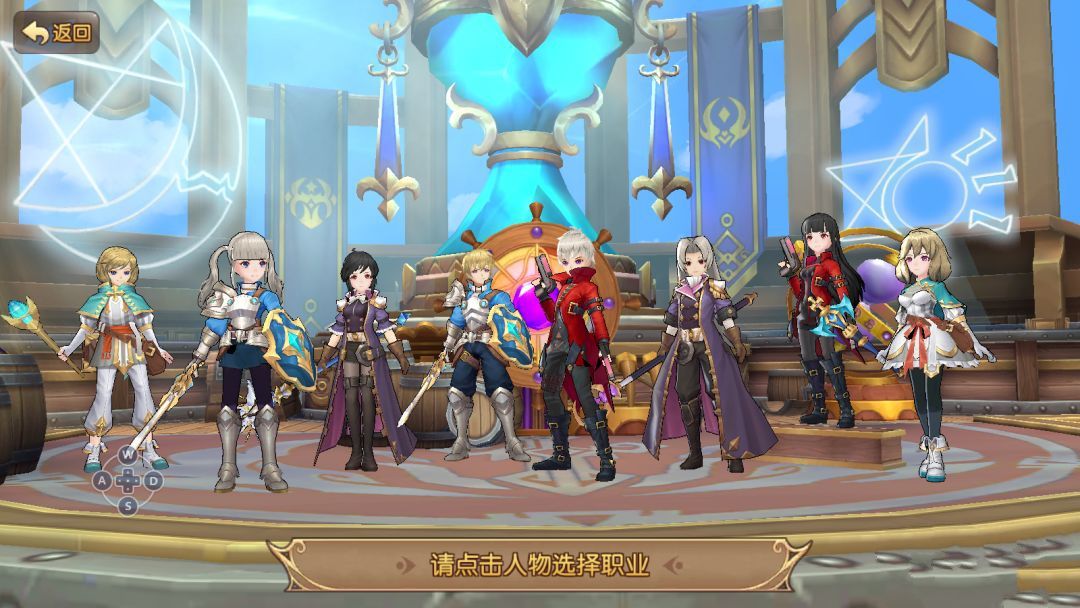Go back with the 返回 button
The height and width of the screenshot is (608, 1080).
(56, 32)
